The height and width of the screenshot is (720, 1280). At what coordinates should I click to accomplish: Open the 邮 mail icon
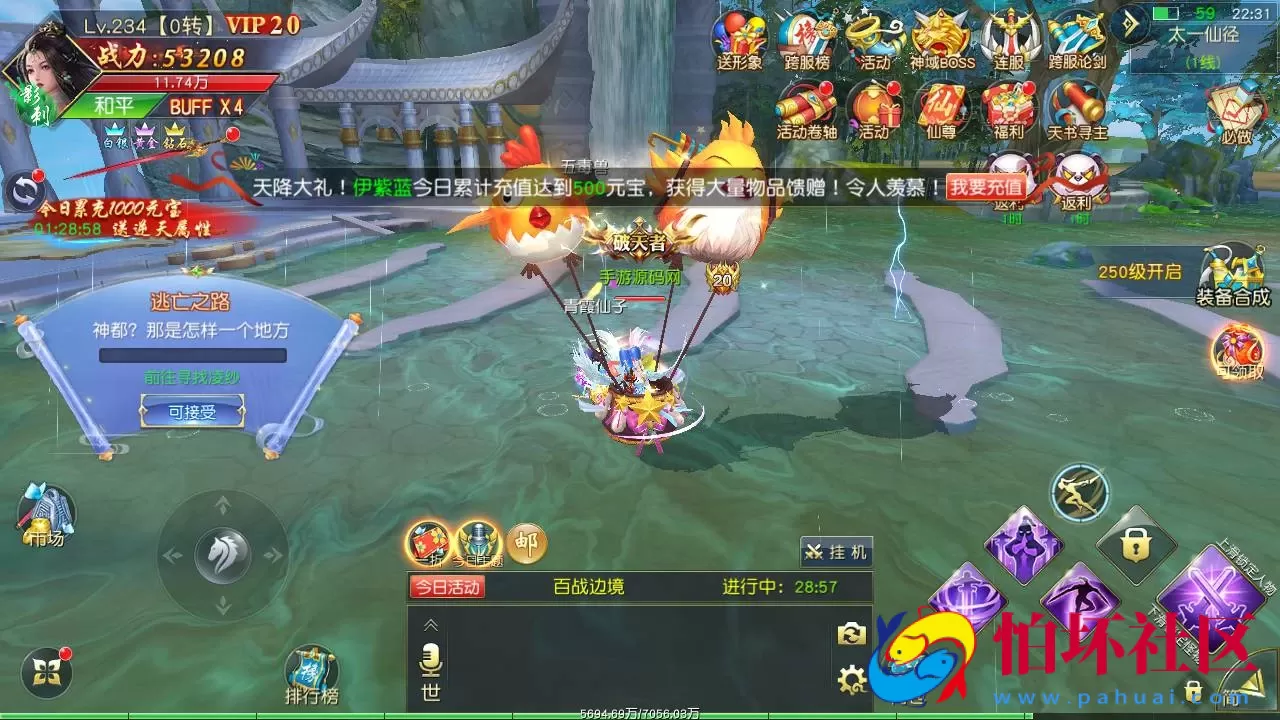(526, 543)
